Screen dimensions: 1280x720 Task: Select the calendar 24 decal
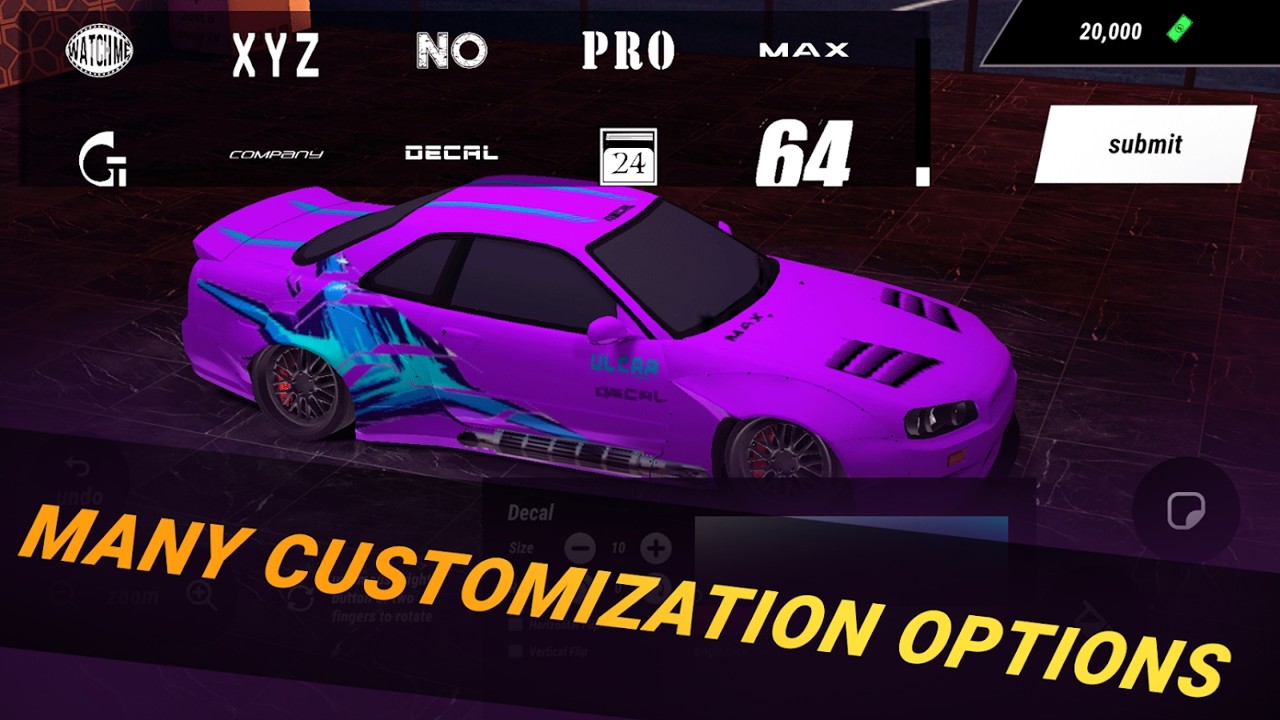coord(628,157)
